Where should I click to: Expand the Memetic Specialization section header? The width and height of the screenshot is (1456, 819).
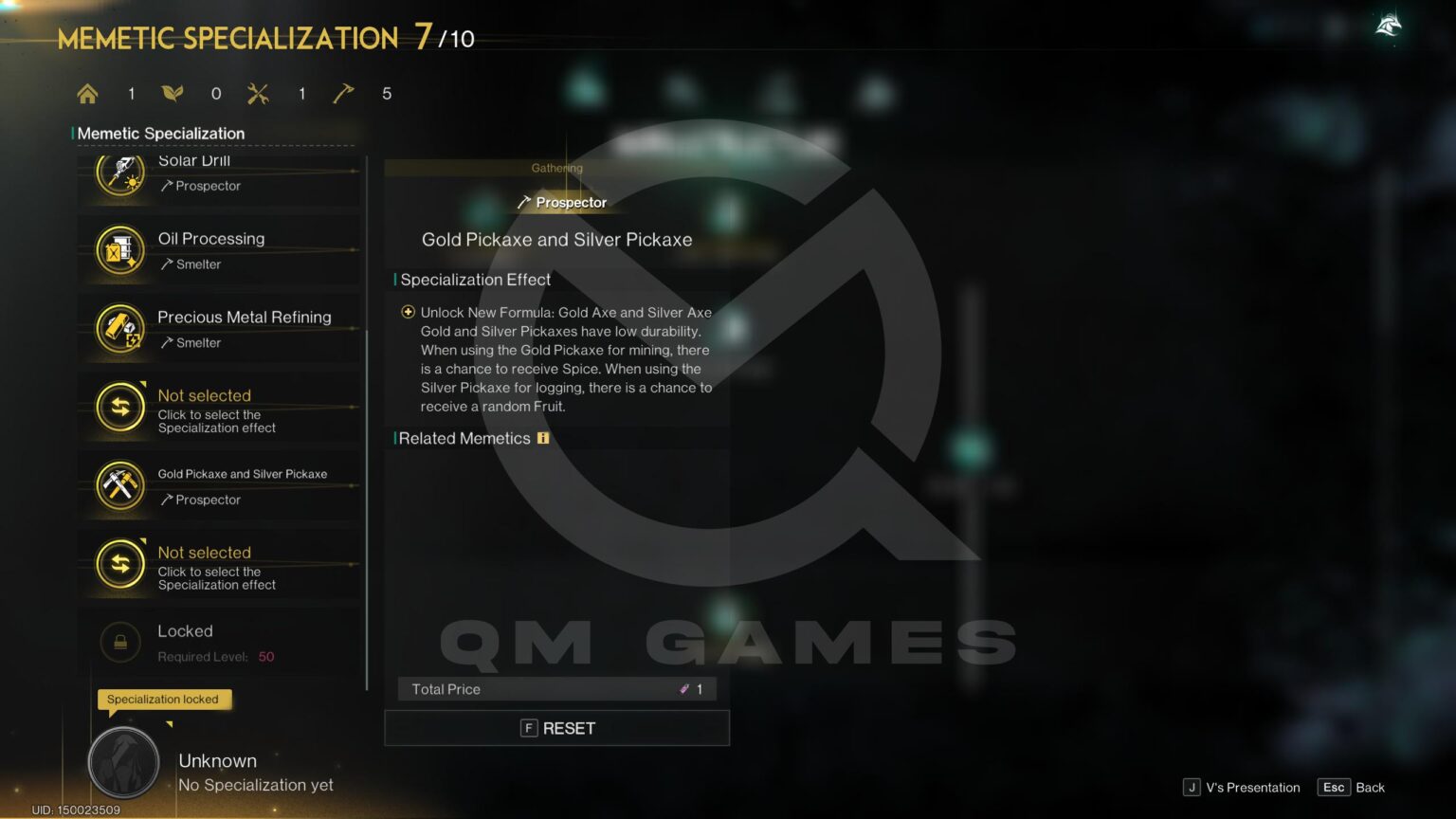(x=158, y=134)
